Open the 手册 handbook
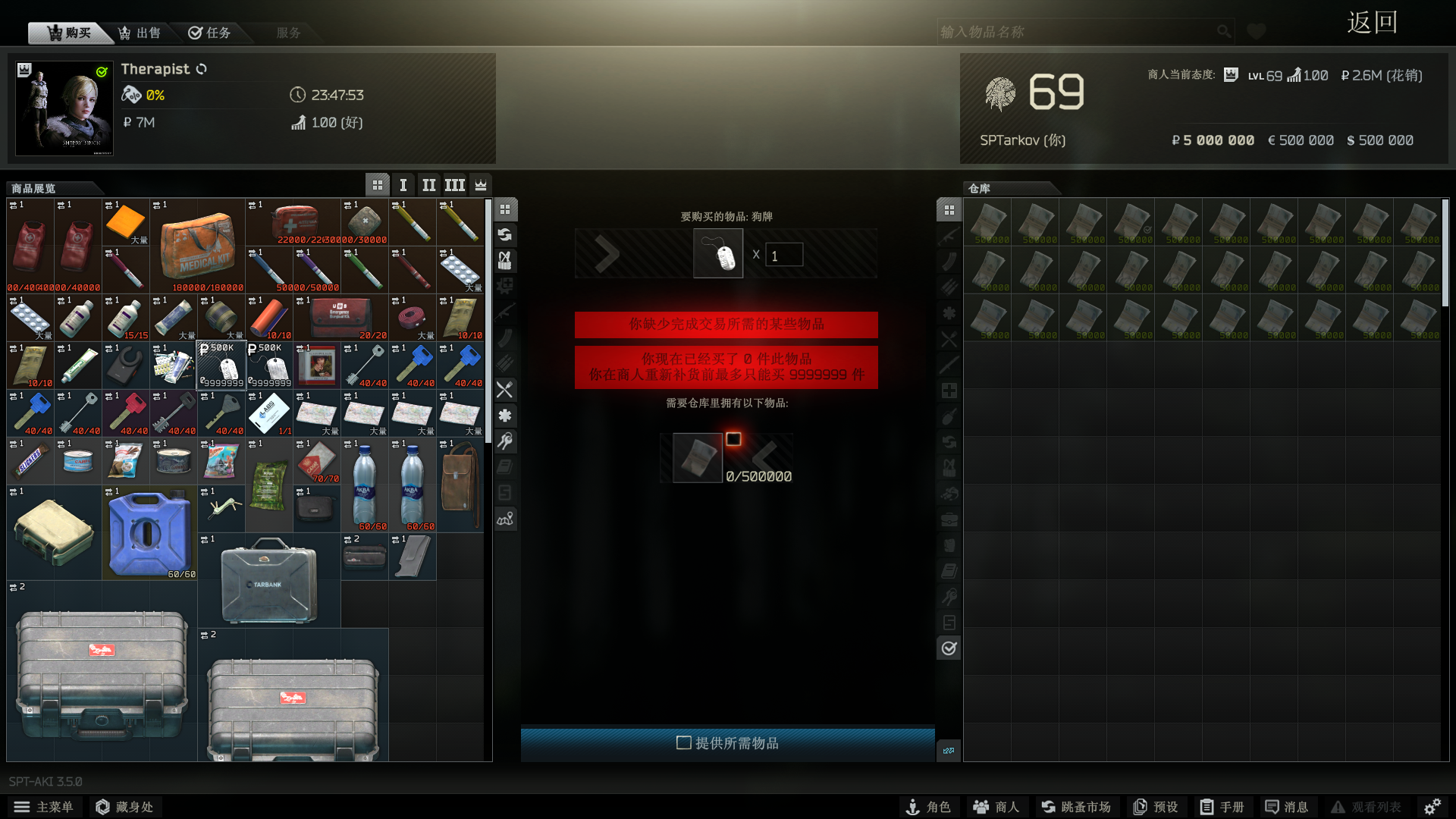The height and width of the screenshot is (819, 1456). [x=1222, y=807]
